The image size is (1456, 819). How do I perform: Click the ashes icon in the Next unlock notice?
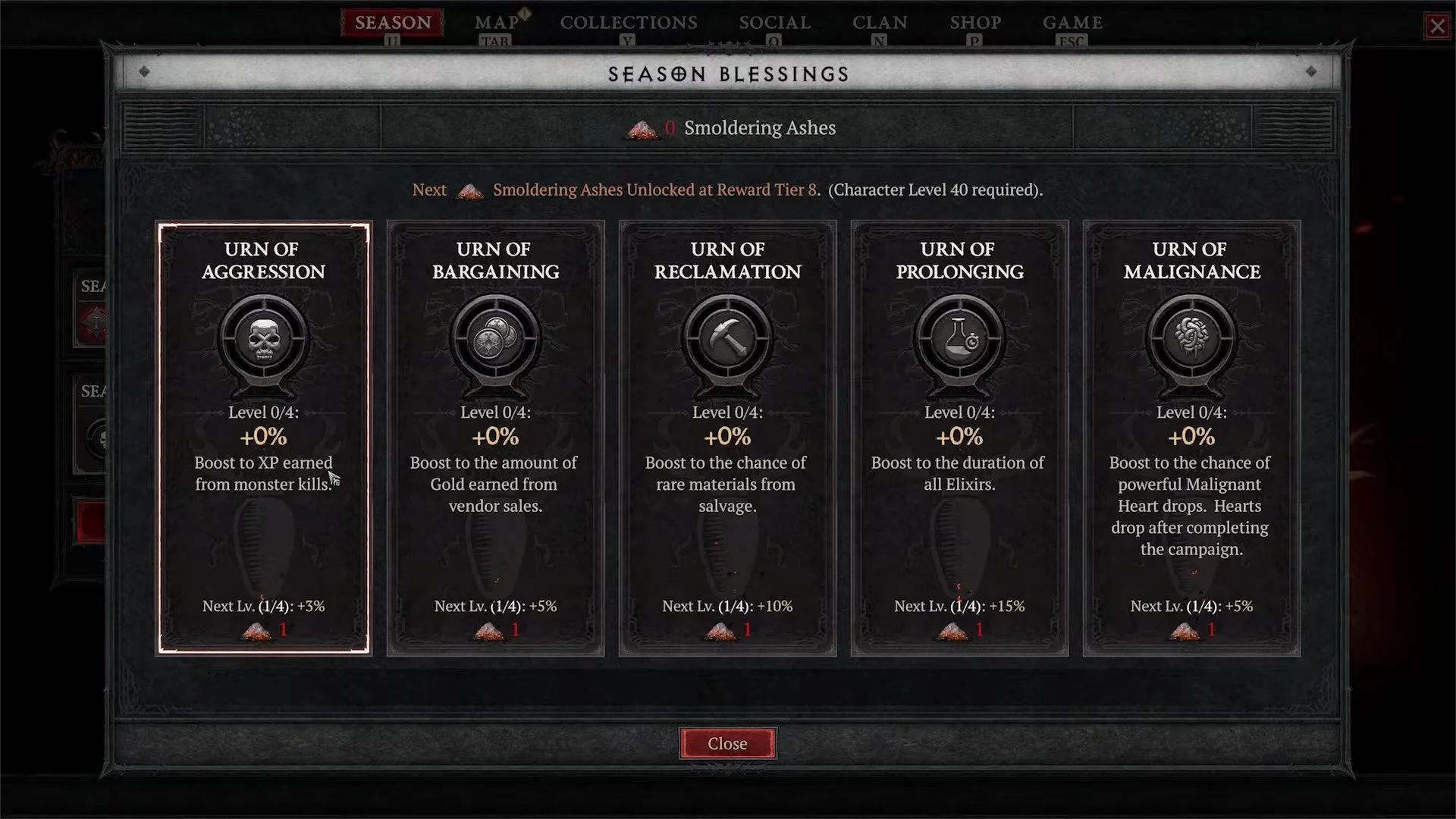click(469, 191)
